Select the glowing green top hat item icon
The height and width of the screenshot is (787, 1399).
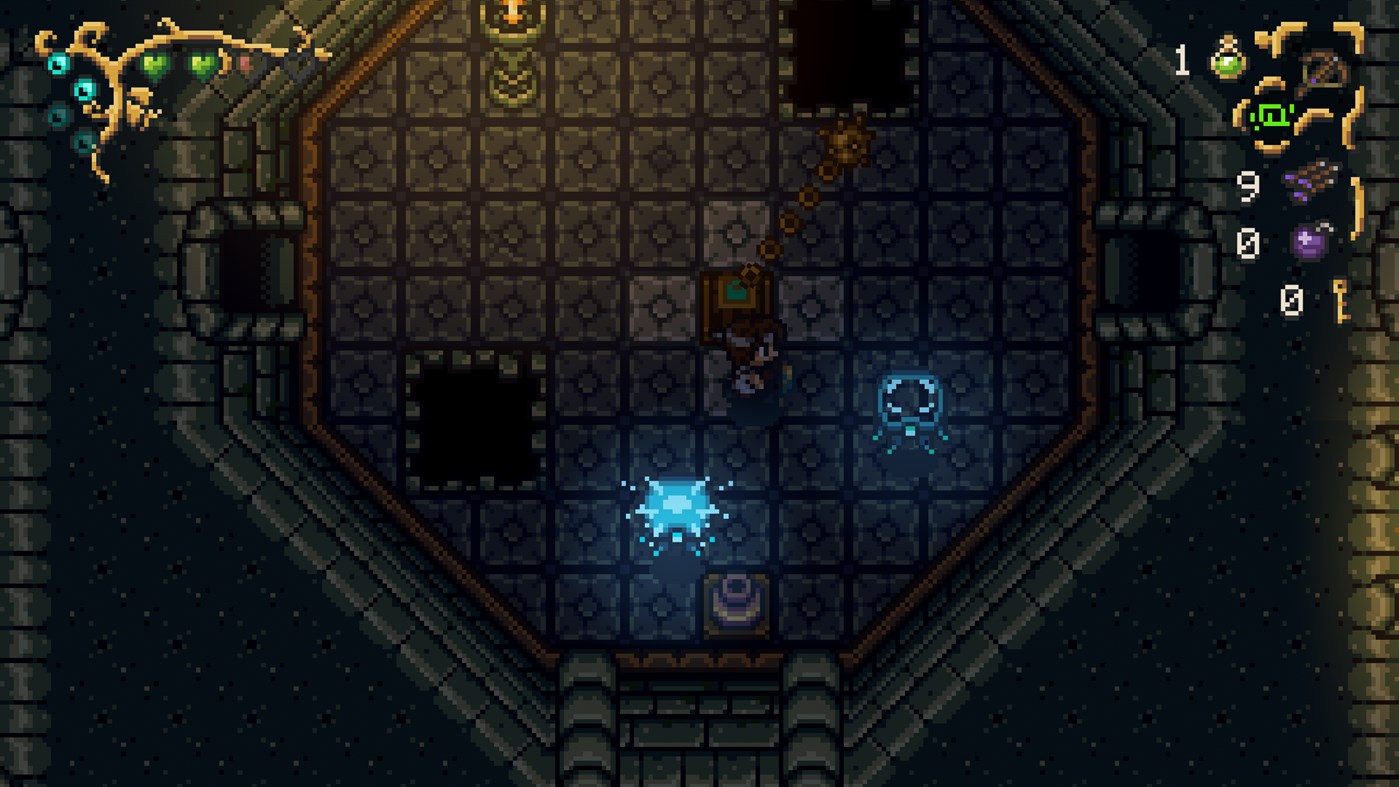pyautogui.click(x=1273, y=116)
